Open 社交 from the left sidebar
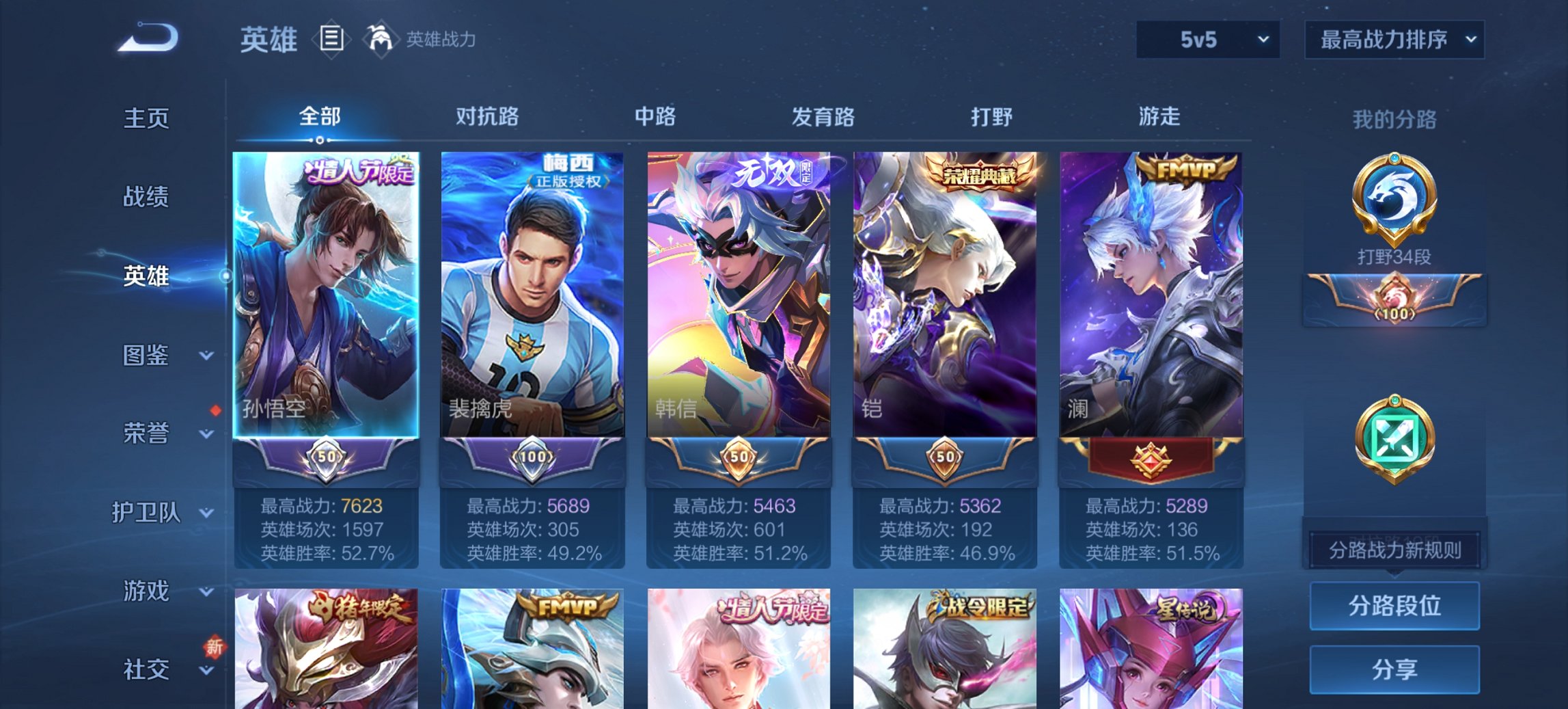1568x709 pixels. (147, 668)
